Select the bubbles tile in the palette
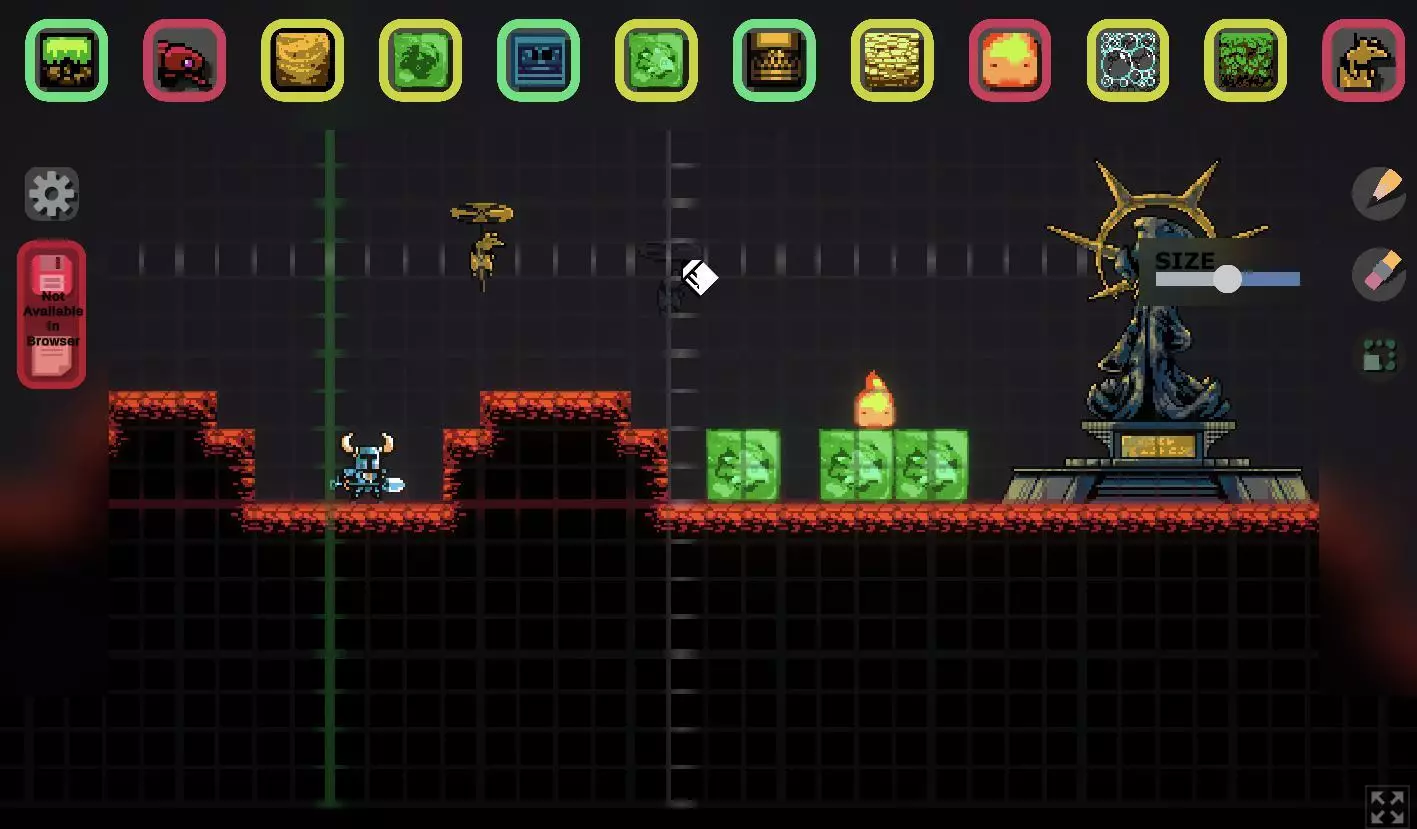The height and width of the screenshot is (829, 1417). point(1128,60)
